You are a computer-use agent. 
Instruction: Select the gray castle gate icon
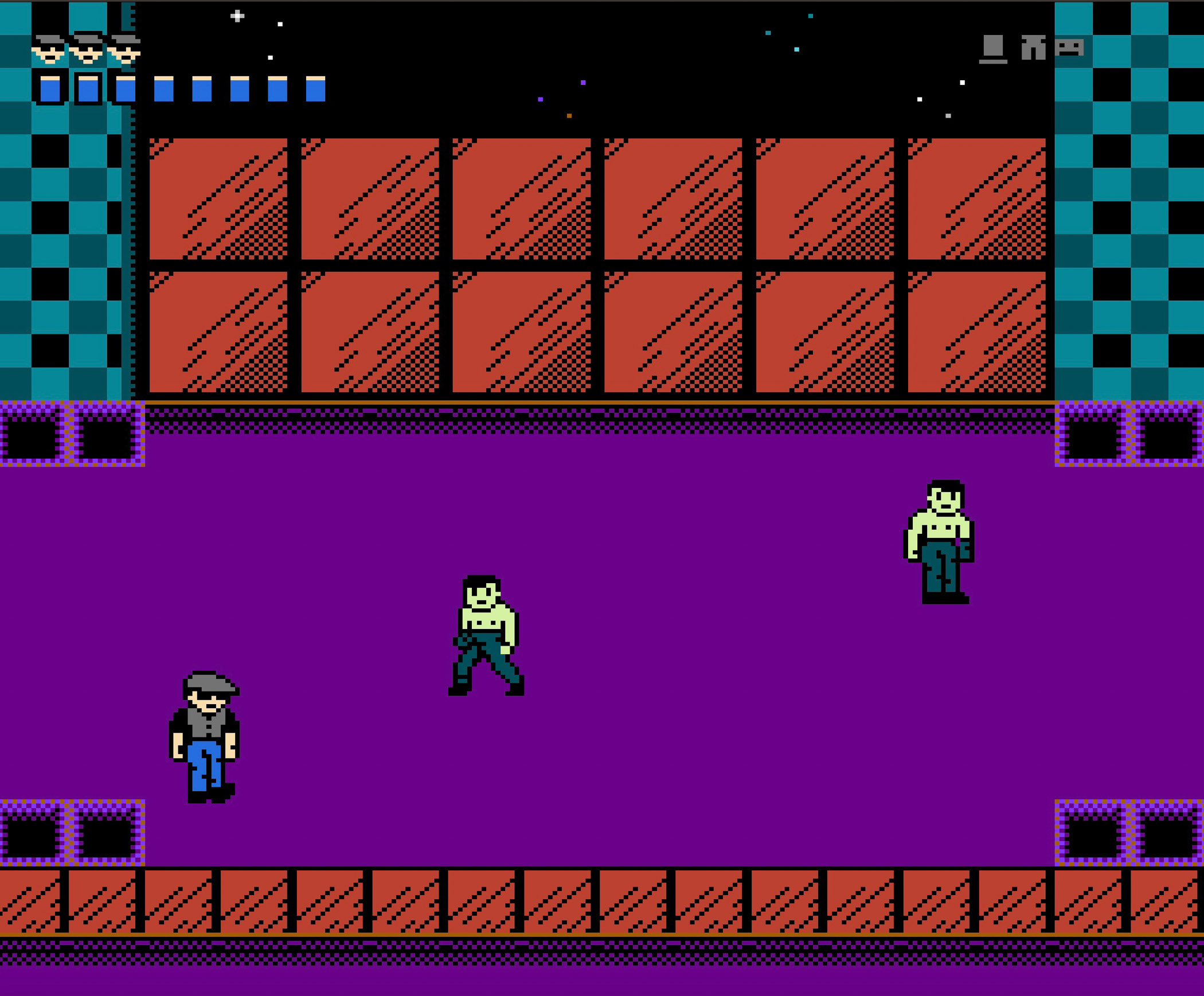(x=1033, y=48)
